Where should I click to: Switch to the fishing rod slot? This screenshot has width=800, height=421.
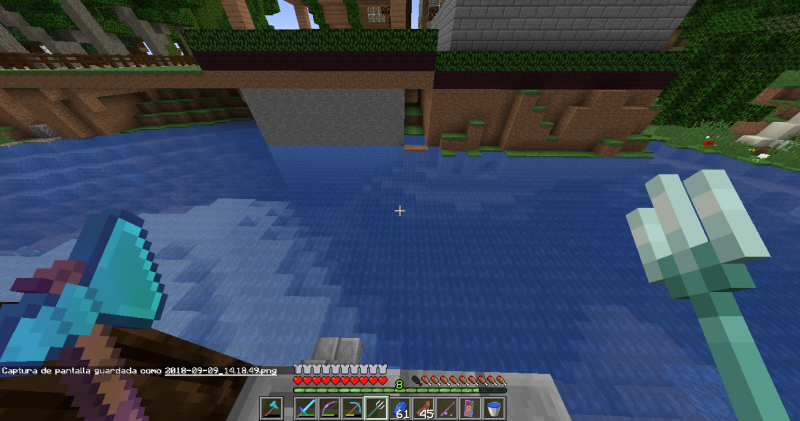pos(449,409)
